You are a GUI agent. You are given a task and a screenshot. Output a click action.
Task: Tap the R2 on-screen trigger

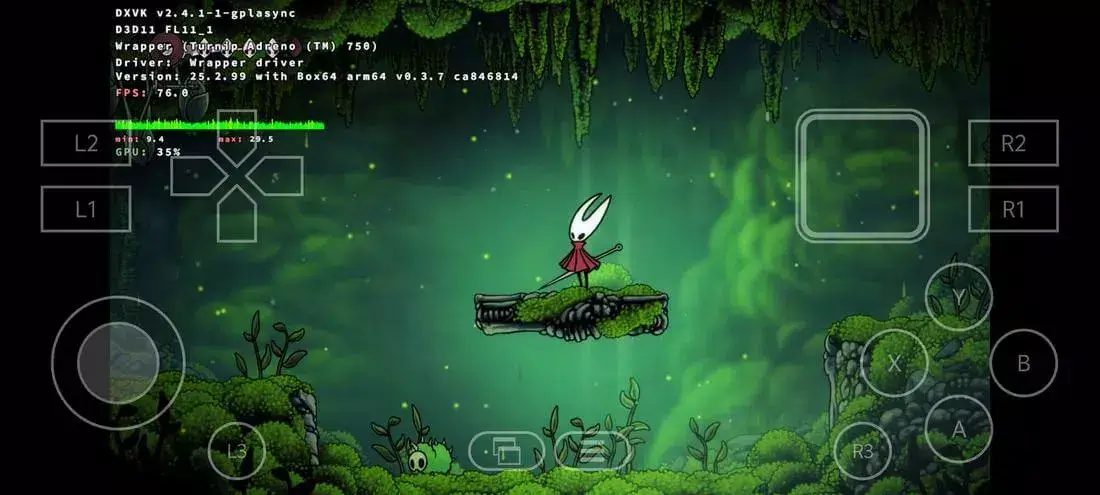click(1013, 143)
